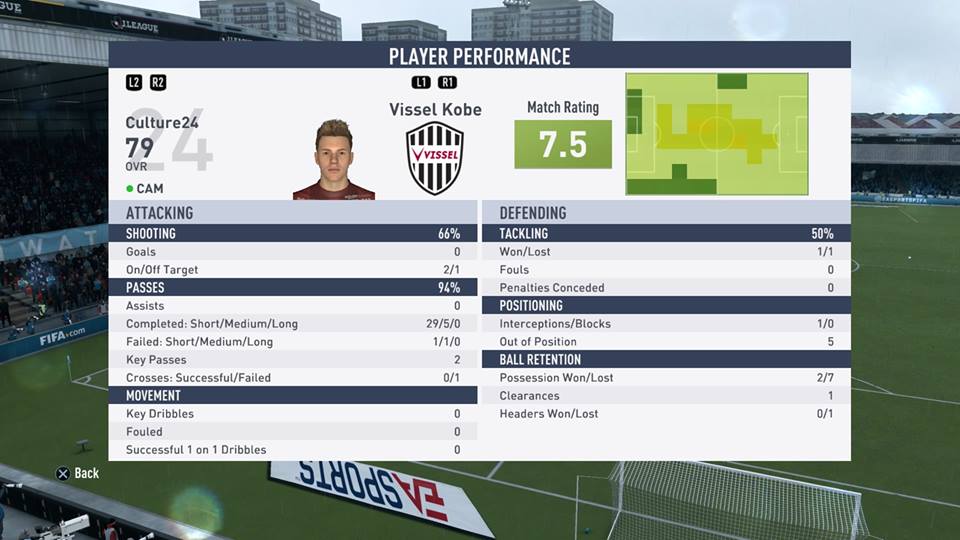Select the Attacking panel header
960x540 pixels.
tap(293, 213)
